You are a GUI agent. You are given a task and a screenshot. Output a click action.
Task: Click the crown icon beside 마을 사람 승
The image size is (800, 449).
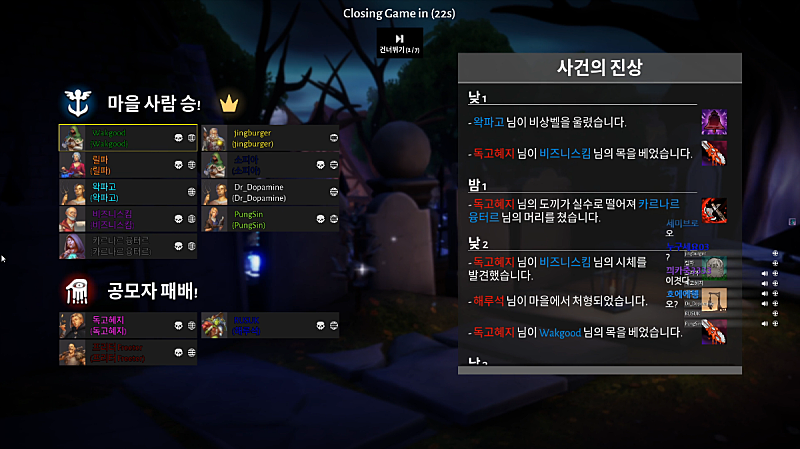click(229, 103)
